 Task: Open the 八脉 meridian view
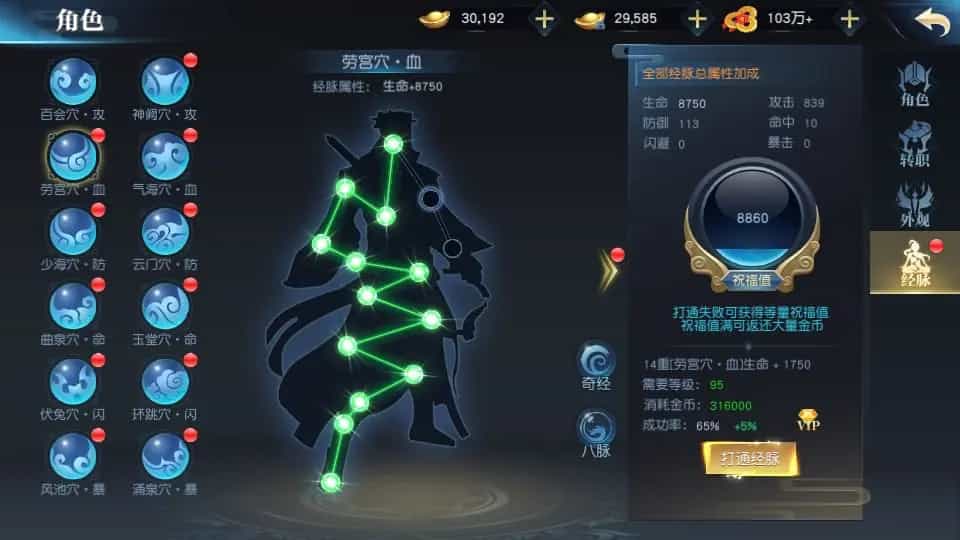point(595,430)
